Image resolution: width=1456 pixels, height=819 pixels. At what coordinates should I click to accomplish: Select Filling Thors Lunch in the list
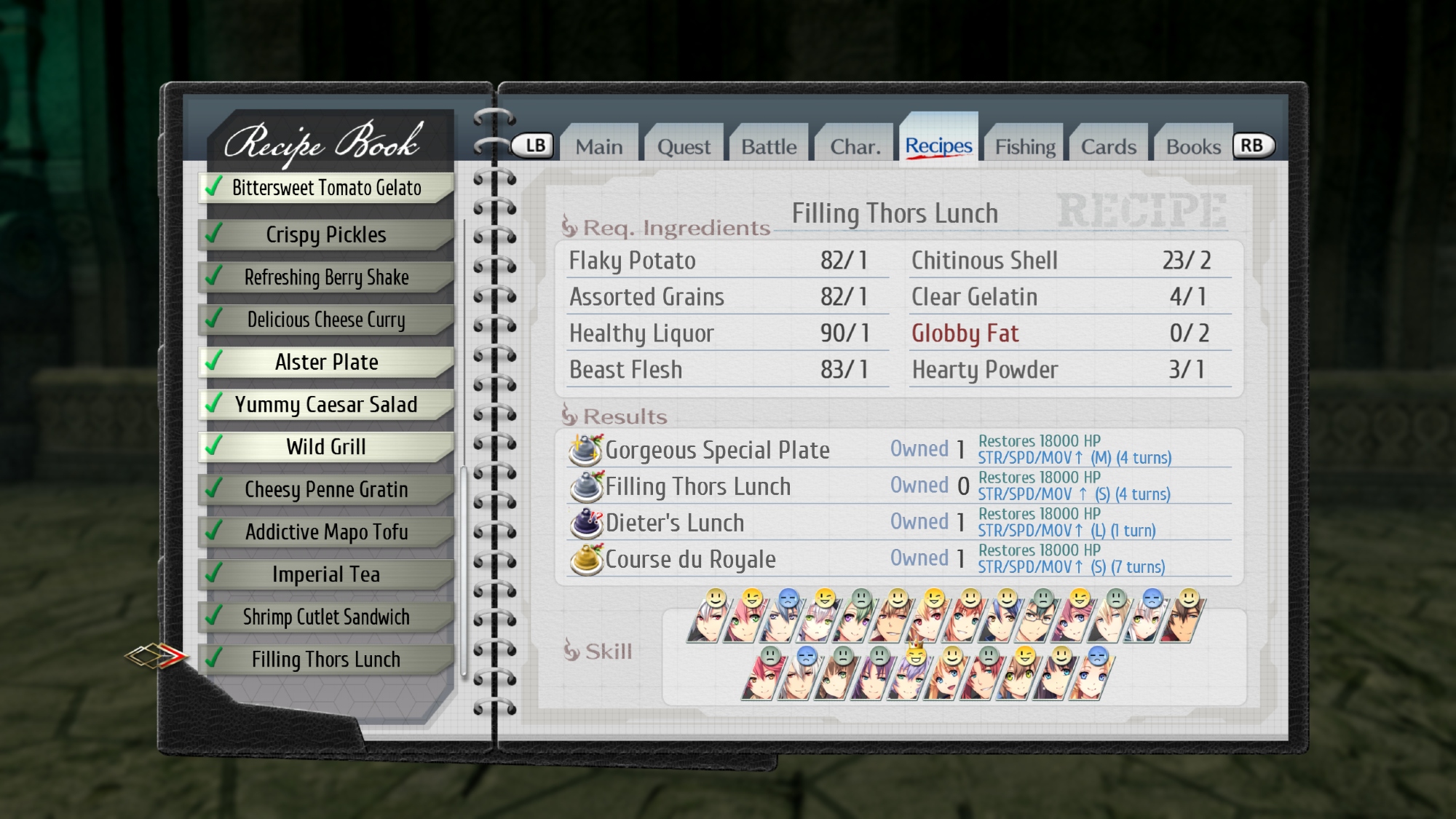[326, 659]
